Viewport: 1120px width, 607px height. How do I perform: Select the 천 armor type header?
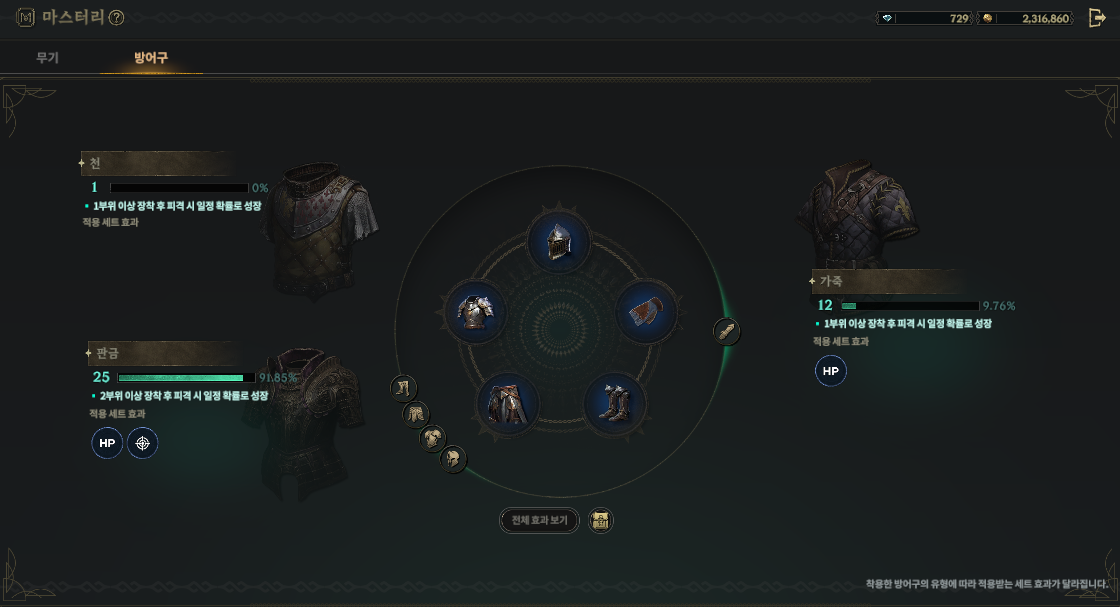(x=155, y=163)
